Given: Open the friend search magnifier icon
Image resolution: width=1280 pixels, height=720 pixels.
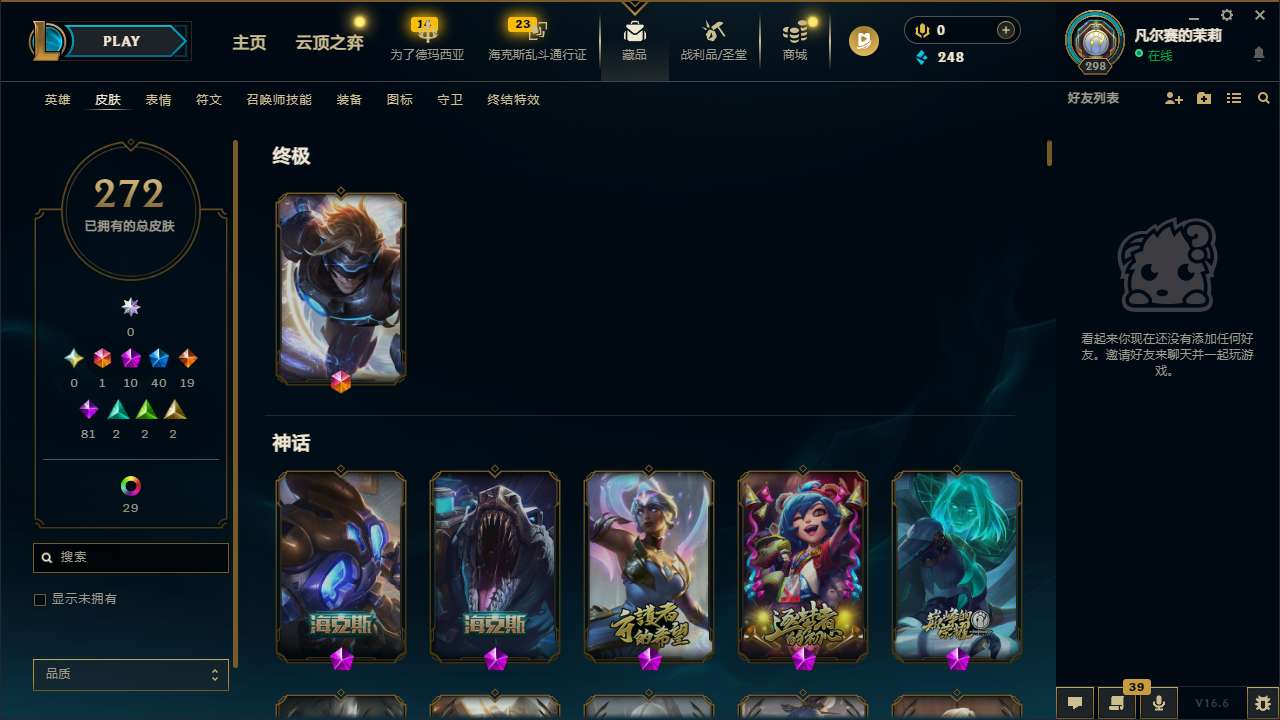Looking at the screenshot, I should pyautogui.click(x=1263, y=97).
